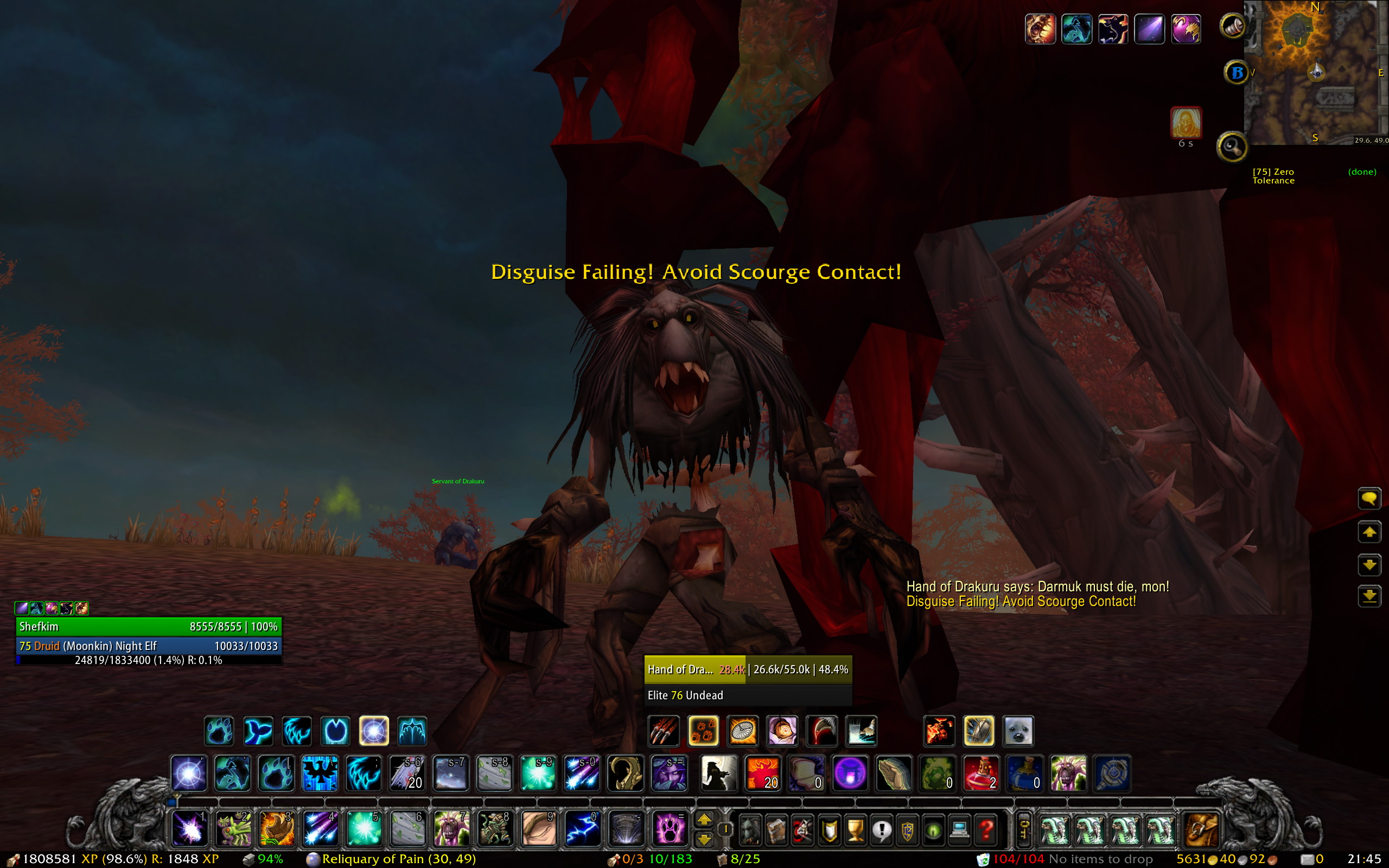
Task: Click the action bar page up arrow
Action: click(x=704, y=820)
